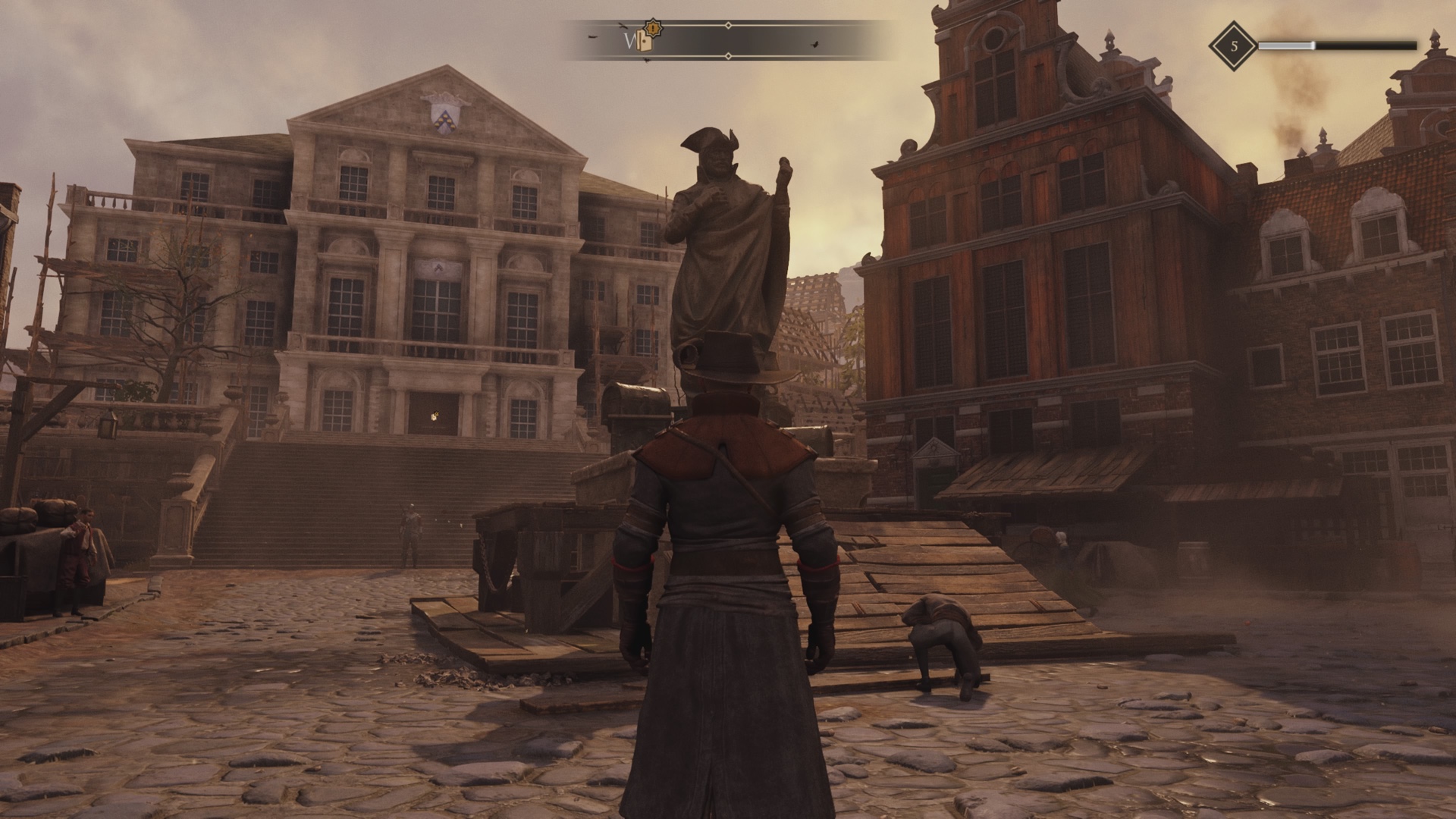Click the upper diamond pip on the compass bar
The width and height of the screenshot is (1456, 819).
[728, 25]
